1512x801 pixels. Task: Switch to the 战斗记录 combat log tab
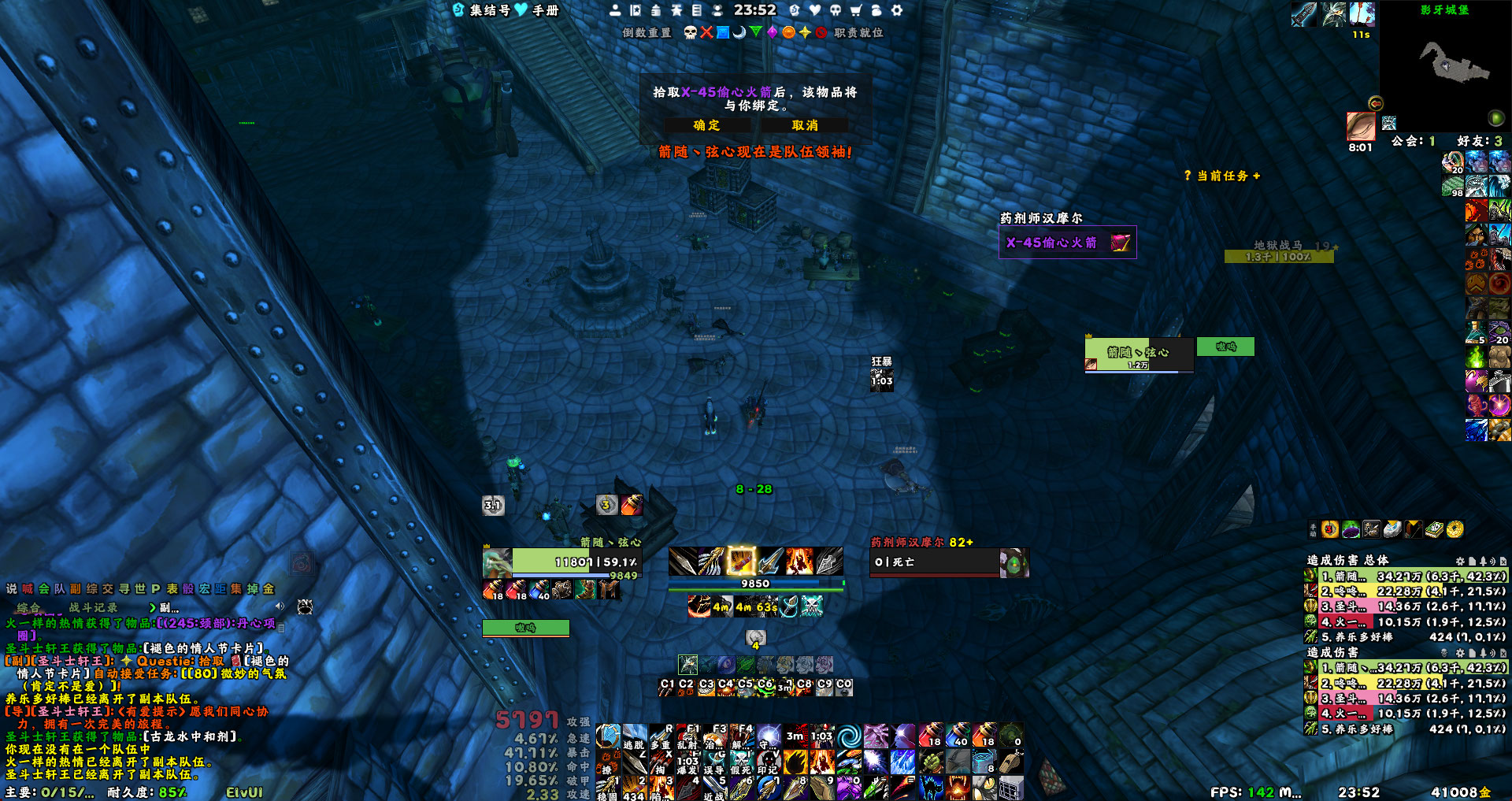[x=93, y=607]
